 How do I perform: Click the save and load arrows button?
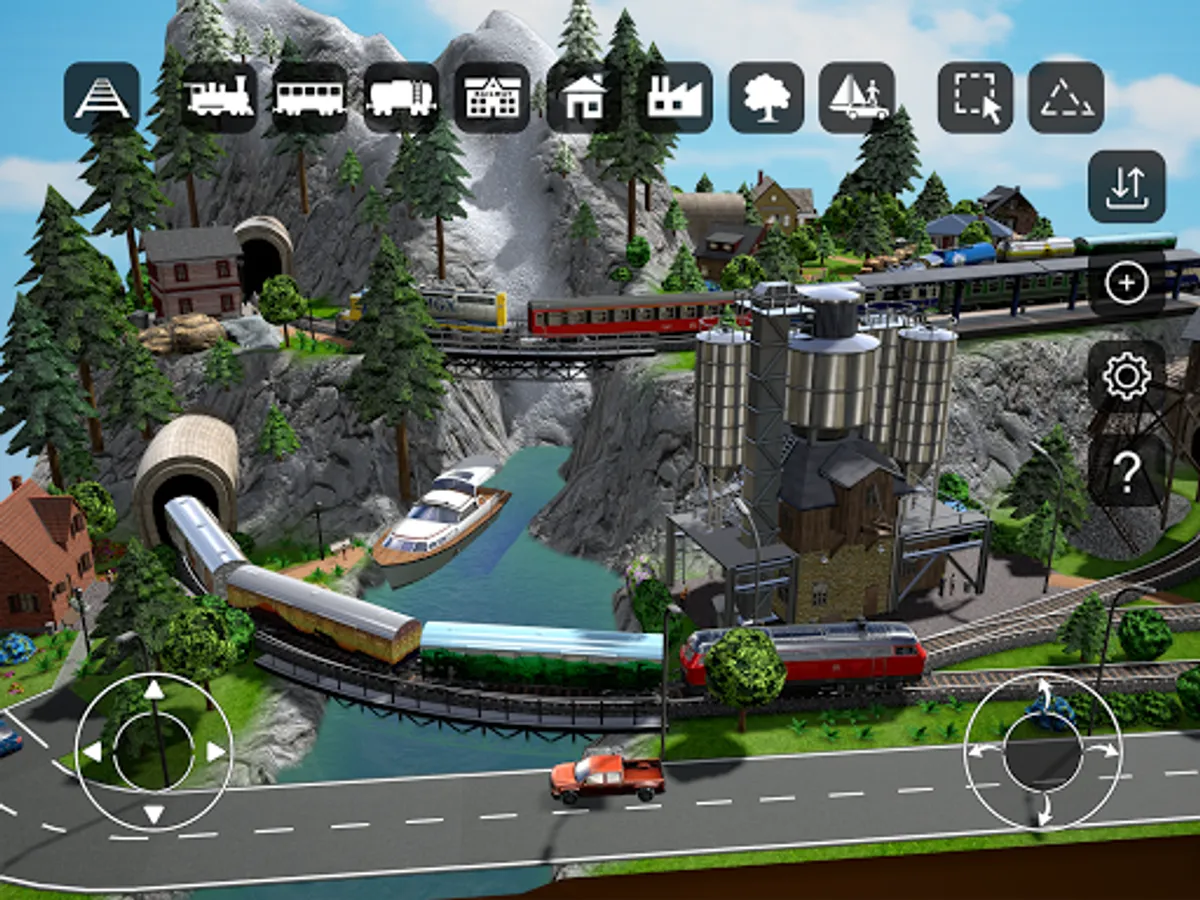[x=1127, y=187]
